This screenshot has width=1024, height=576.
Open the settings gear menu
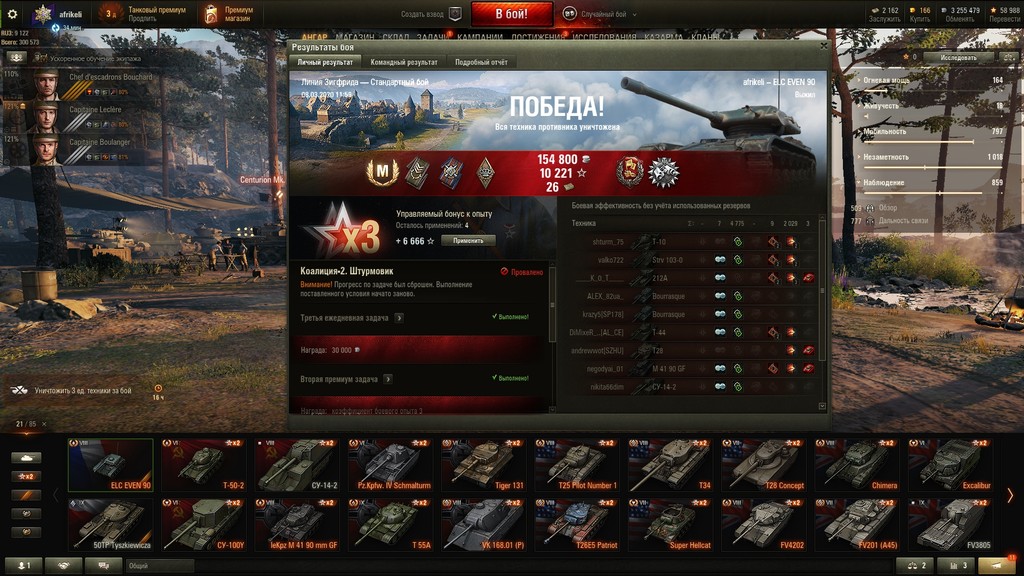[x=13, y=14]
